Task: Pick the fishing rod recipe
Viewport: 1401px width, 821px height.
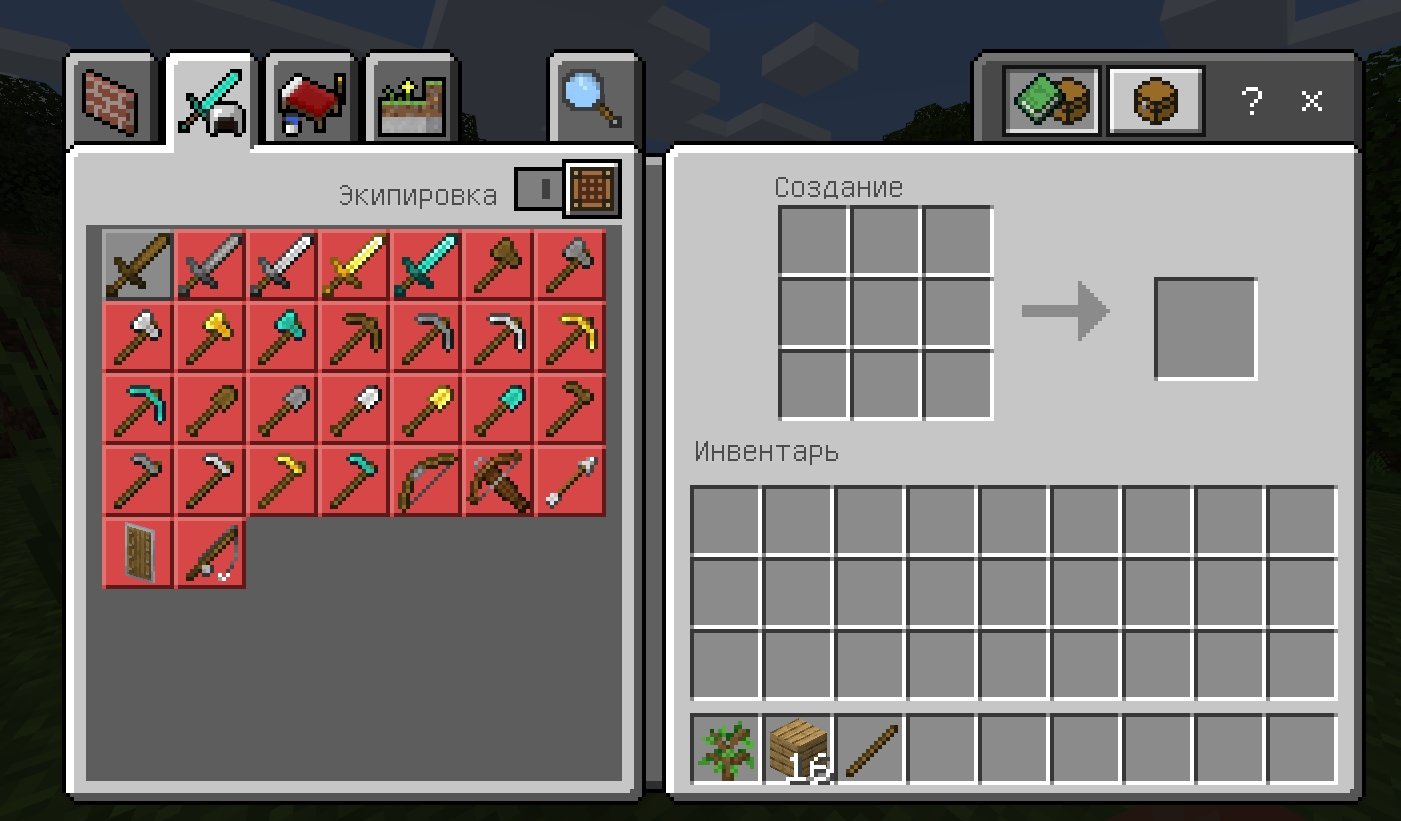Action: tap(211, 554)
